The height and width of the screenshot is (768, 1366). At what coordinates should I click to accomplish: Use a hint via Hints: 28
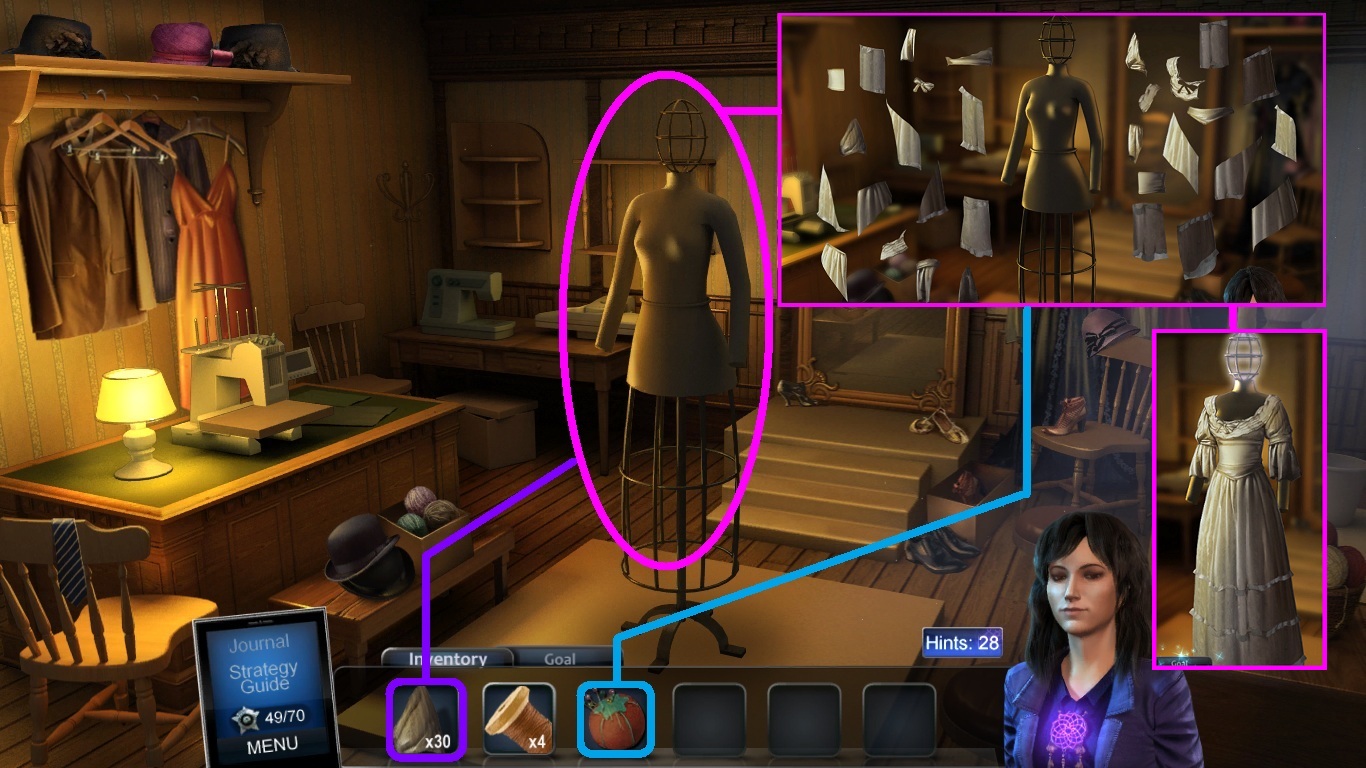(x=961, y=642)
